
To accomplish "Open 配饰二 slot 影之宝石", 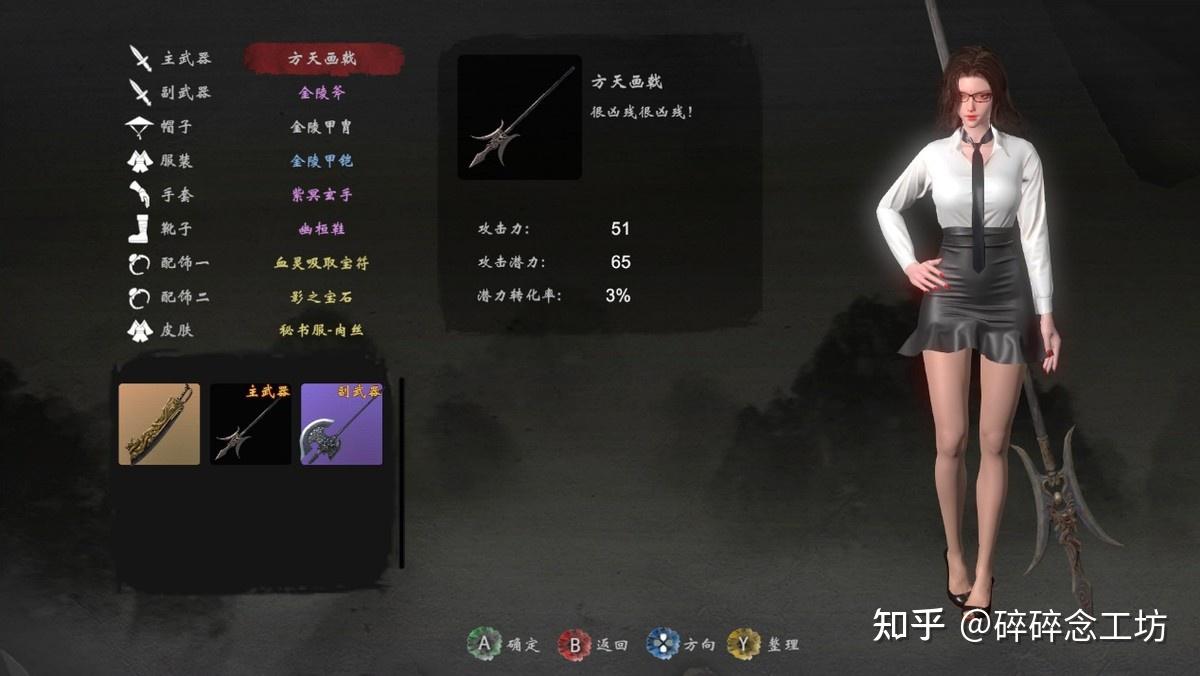I will coord(322,297).
